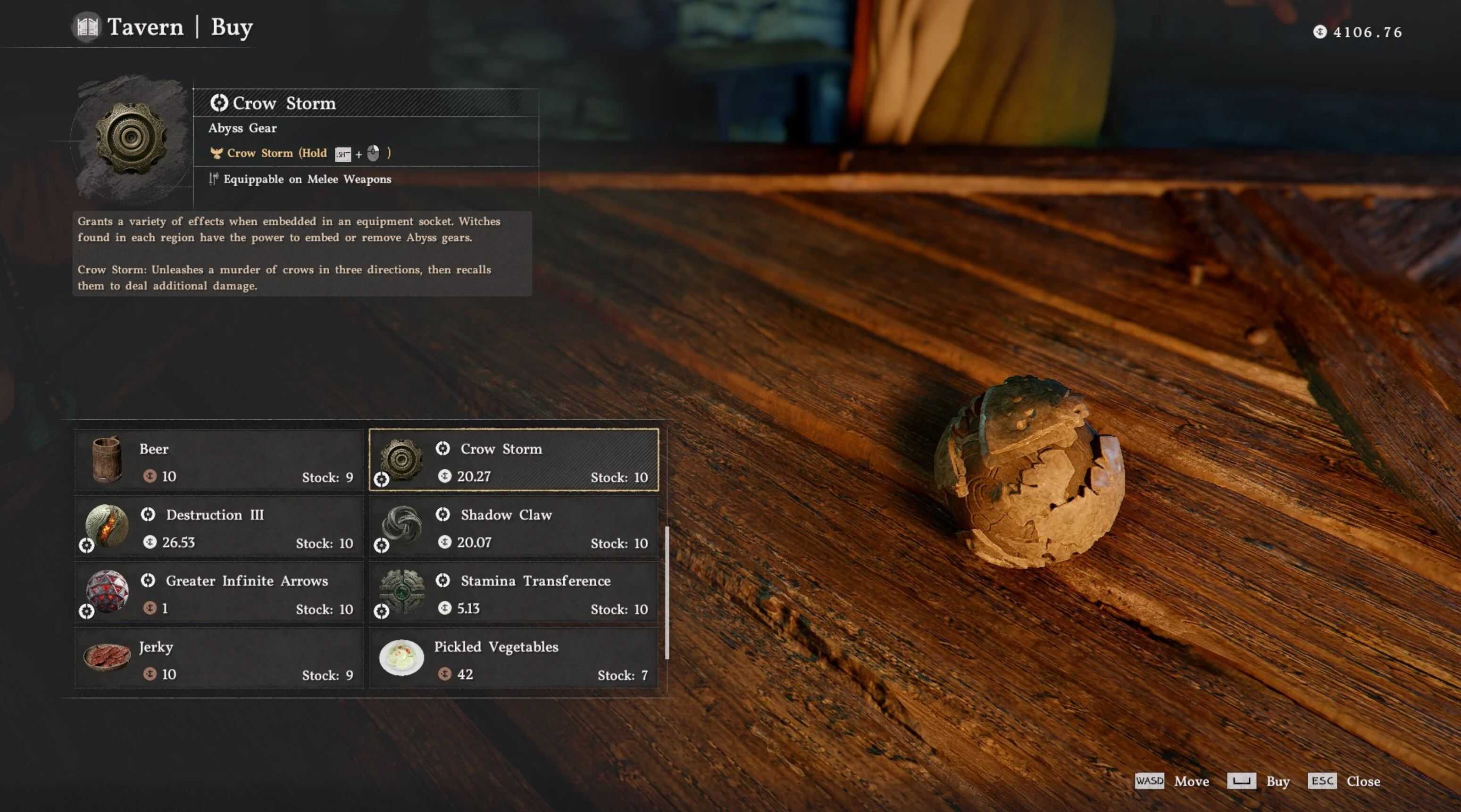Click the shop list scrollbar
Screen dimensions: 1461x812
[x=667, y=593]
